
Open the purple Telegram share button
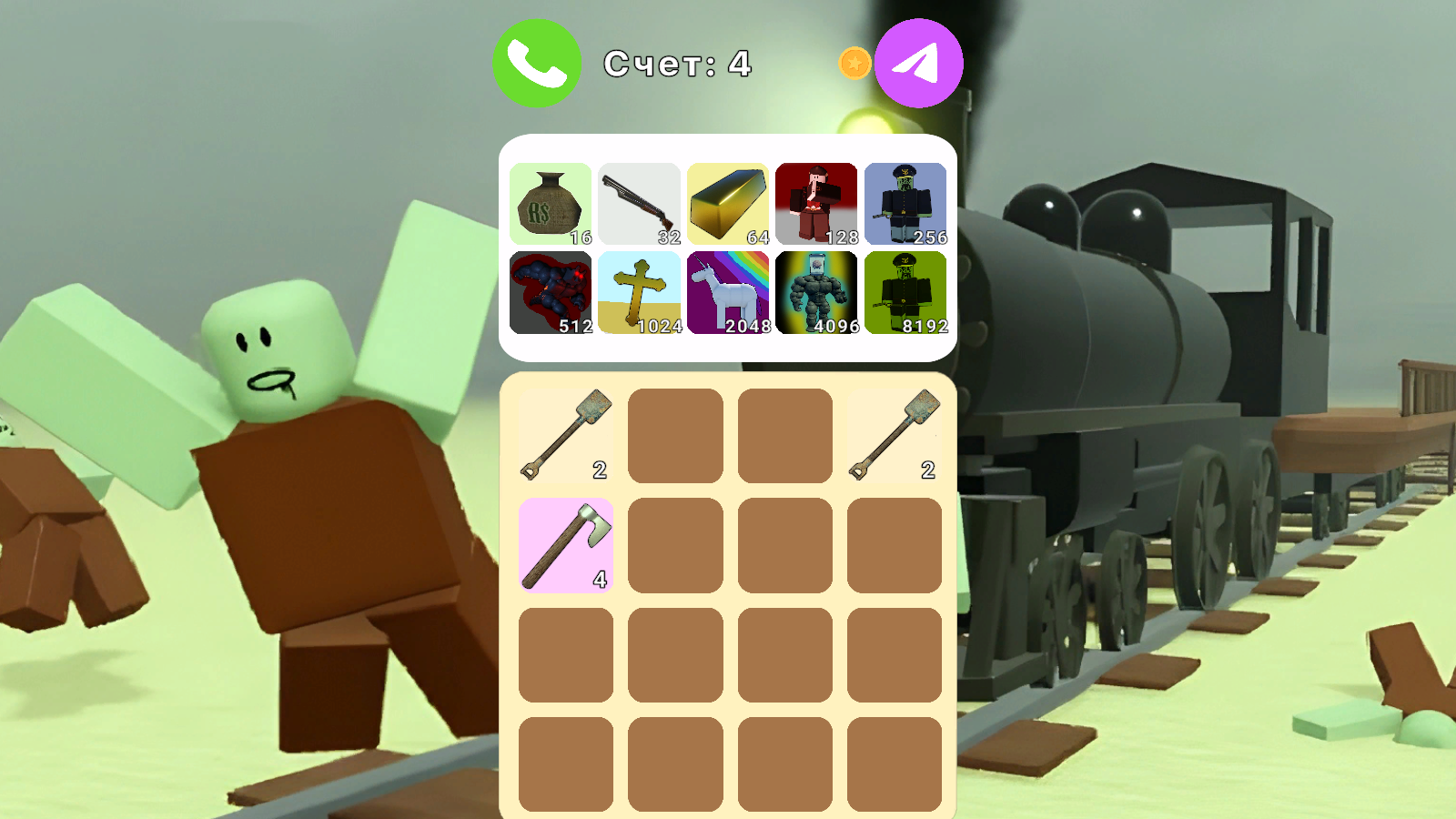[x=918, y=62]
